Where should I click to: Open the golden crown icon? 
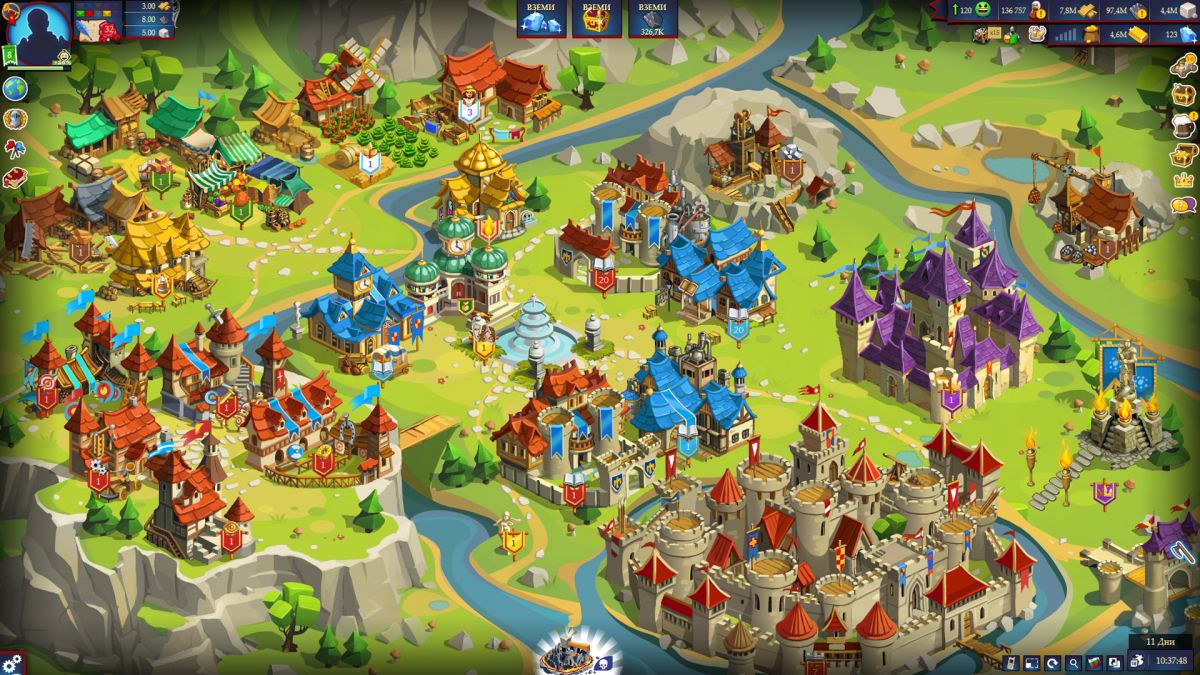1183,181
